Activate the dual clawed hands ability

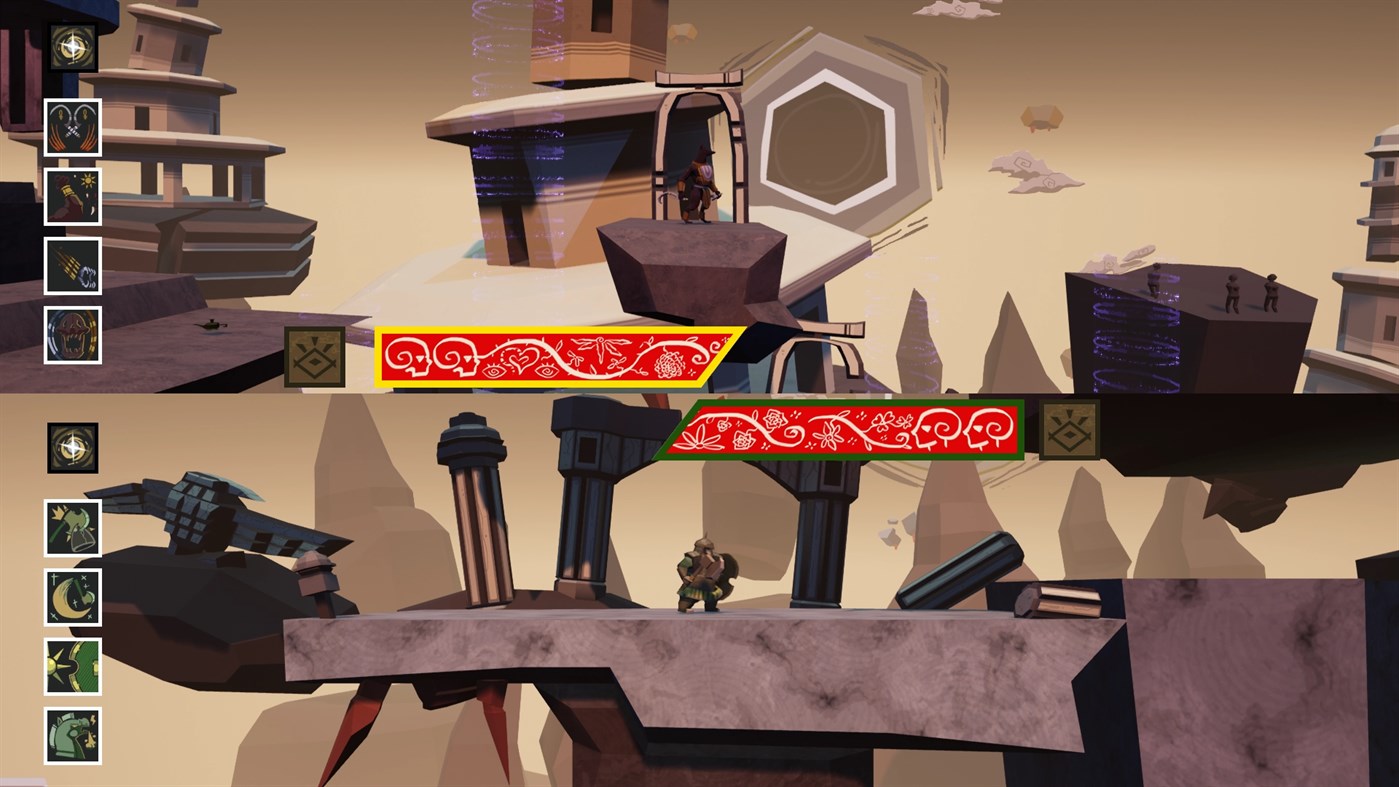point(71,128)
